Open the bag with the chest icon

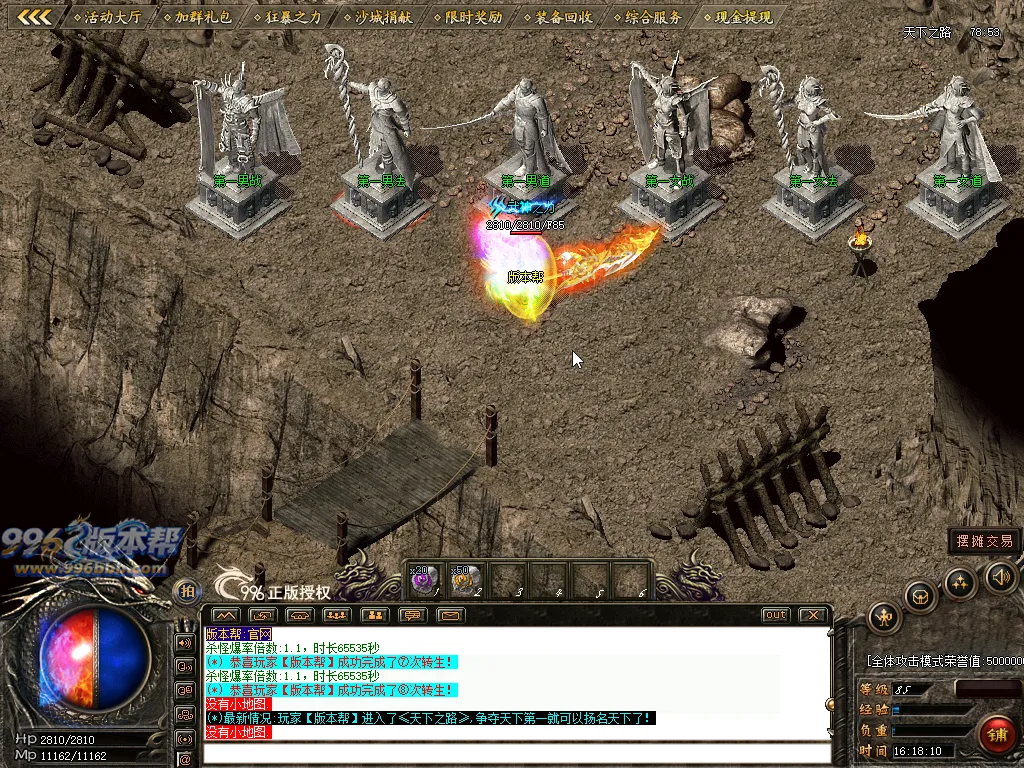(920, 597)
